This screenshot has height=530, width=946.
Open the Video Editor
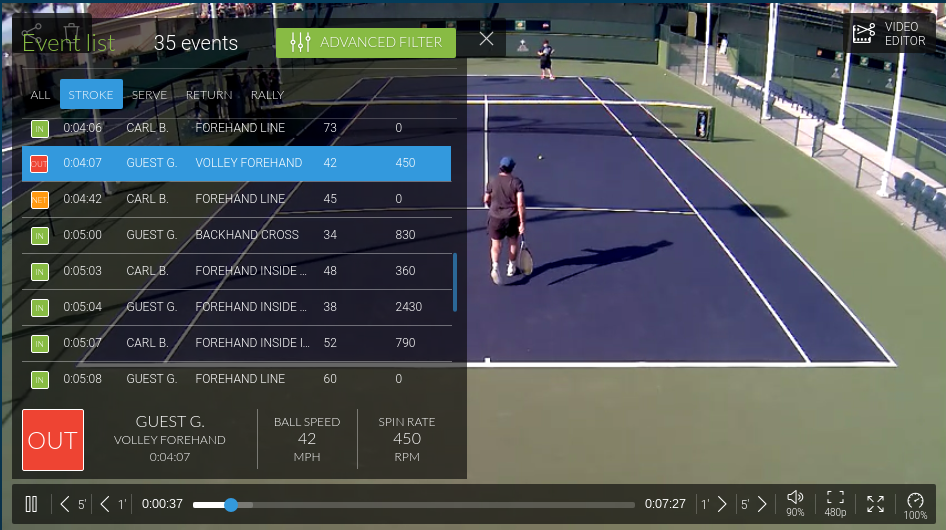tap(888, 35)
